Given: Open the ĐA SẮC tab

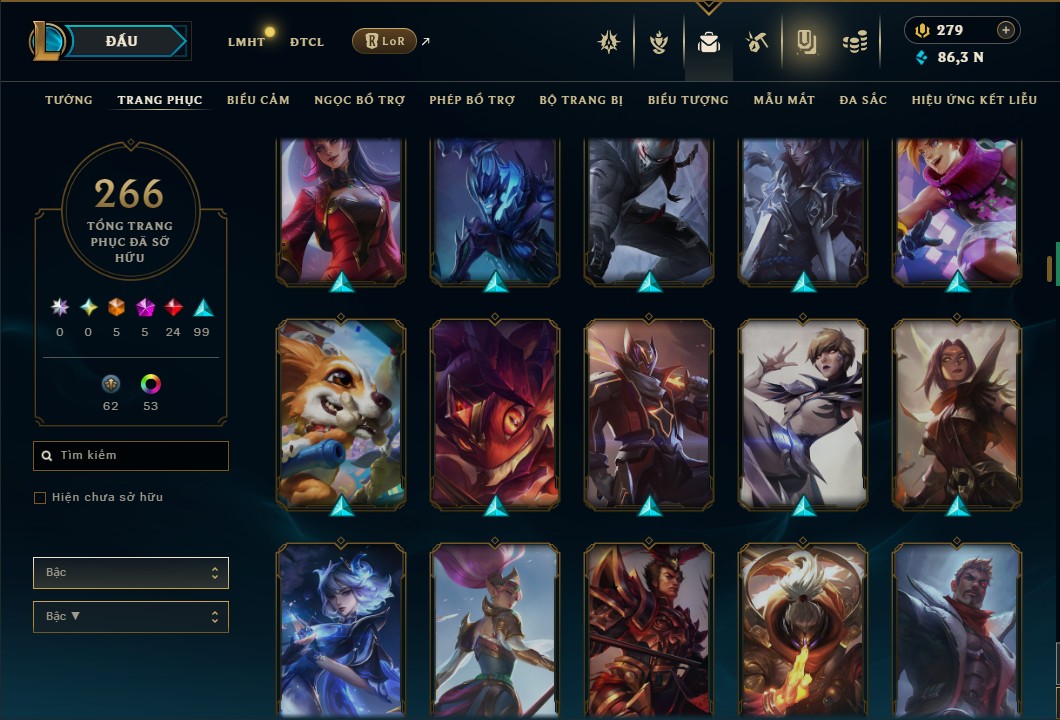Looking at the screenshot, I should click(x=863, y=100).
